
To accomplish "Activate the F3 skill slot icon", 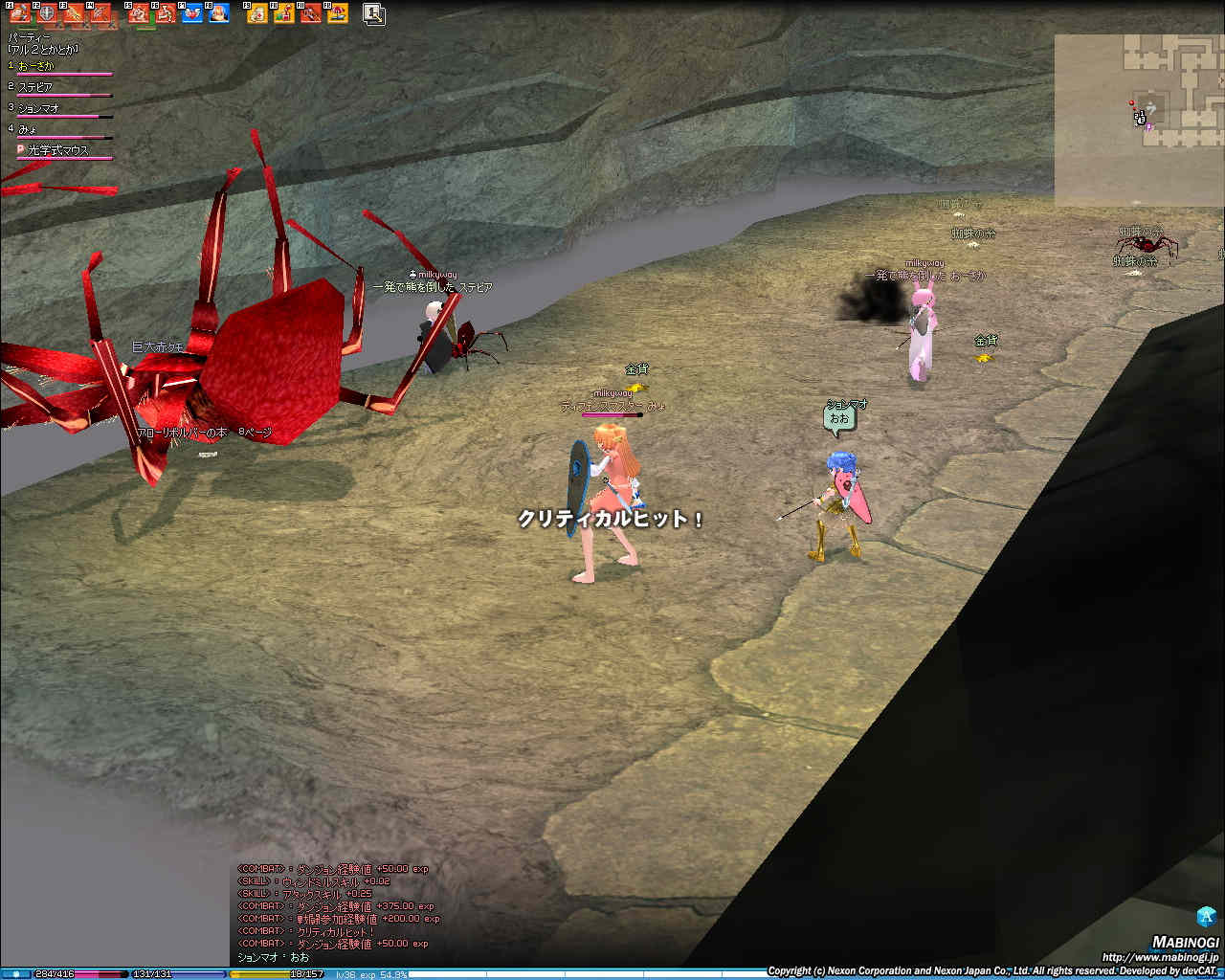I will click(x=74, y=13).
